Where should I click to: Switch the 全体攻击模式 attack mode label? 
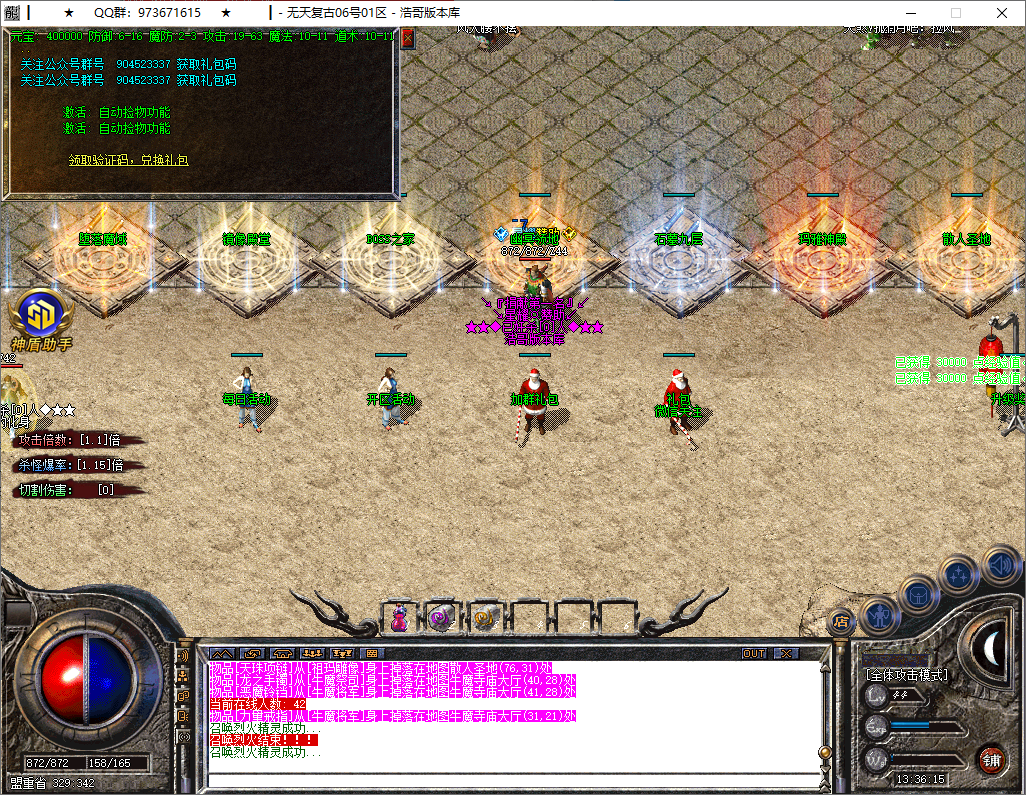(x=907, y=675)
